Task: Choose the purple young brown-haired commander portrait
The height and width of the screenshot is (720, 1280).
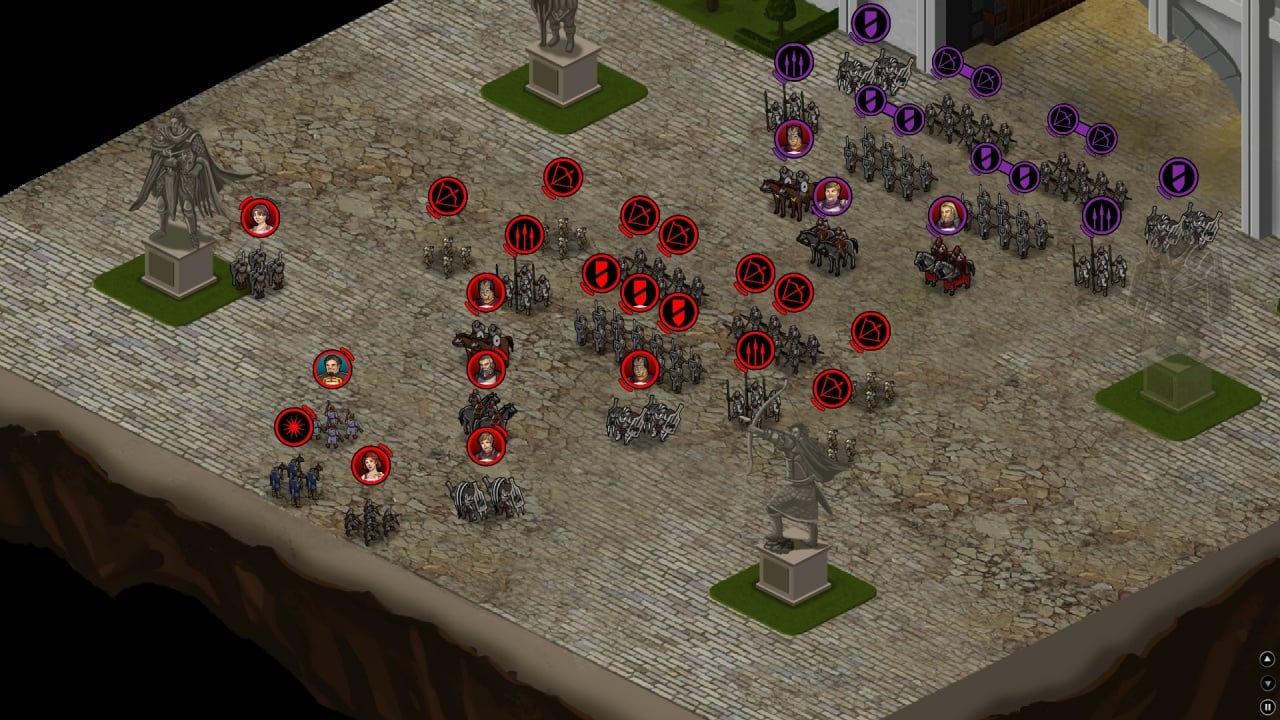Action: point(831,196)
